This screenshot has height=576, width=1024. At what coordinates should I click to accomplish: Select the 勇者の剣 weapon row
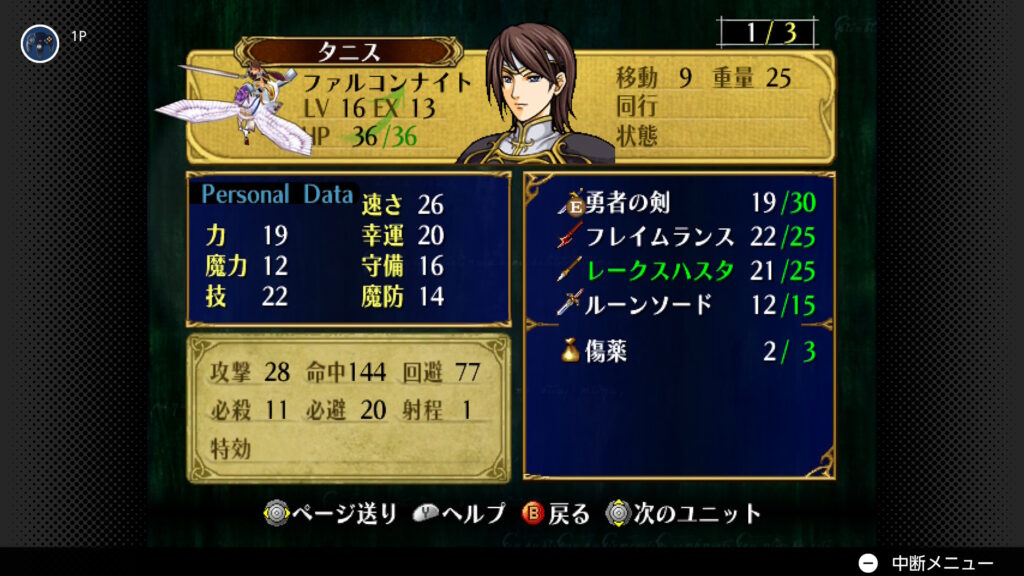point(686,203)
